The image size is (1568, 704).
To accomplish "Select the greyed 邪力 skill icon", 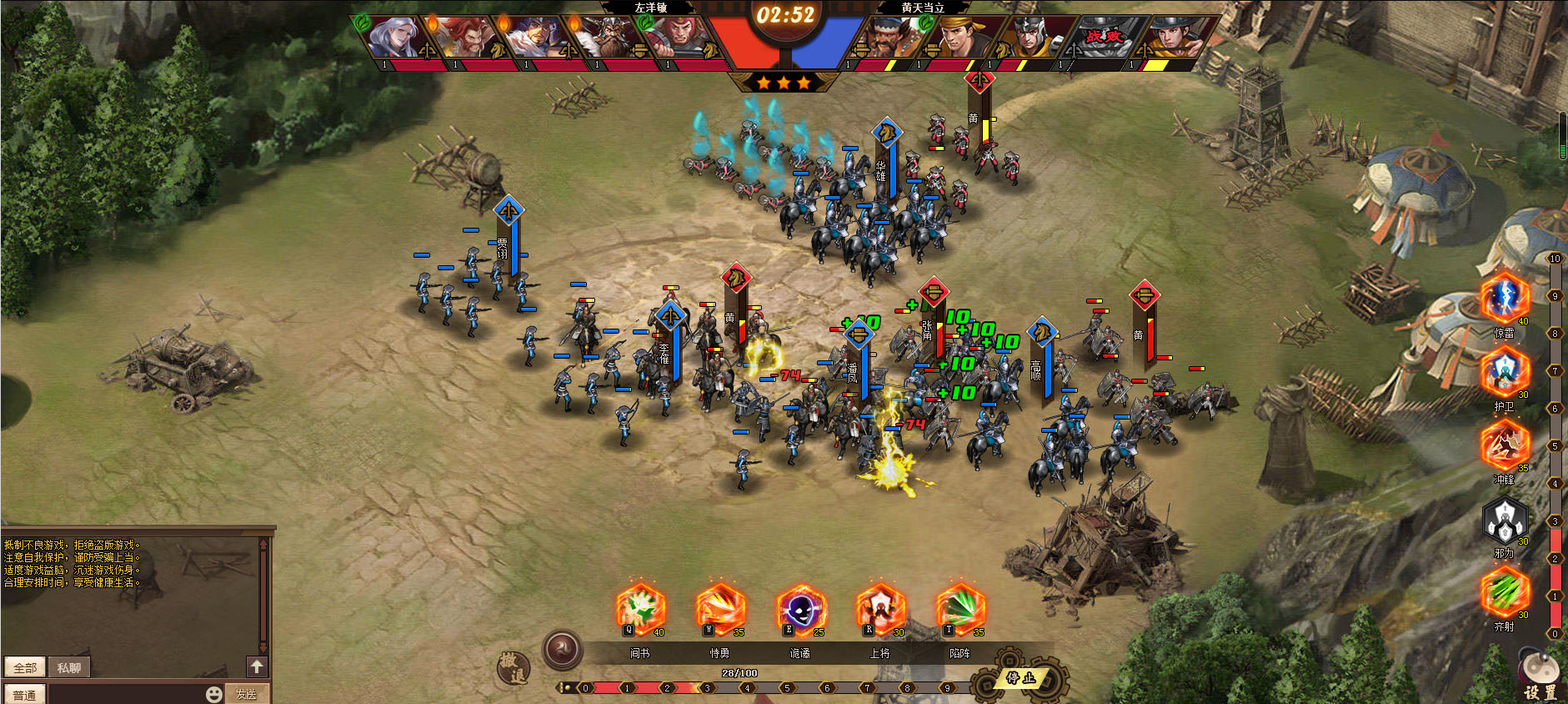I will 1505,520.
